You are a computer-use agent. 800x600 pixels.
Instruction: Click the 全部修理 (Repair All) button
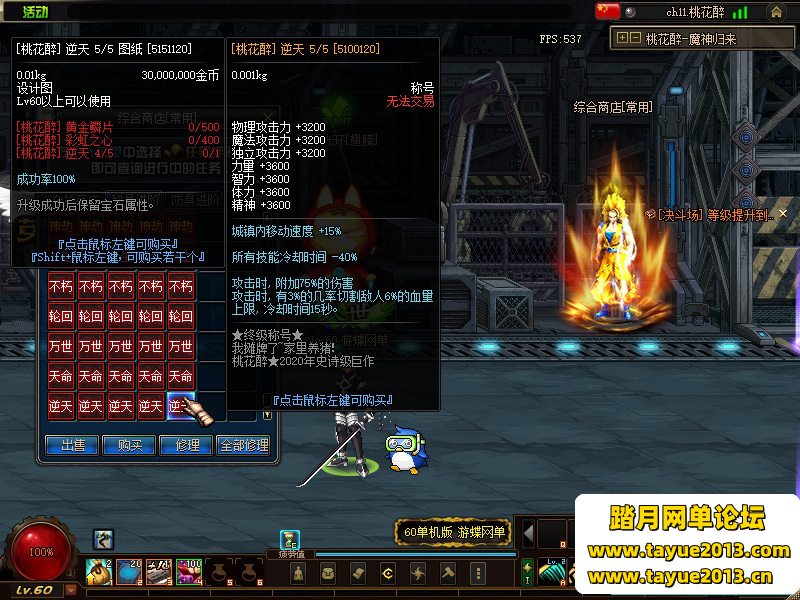click(x=243, y=445)
